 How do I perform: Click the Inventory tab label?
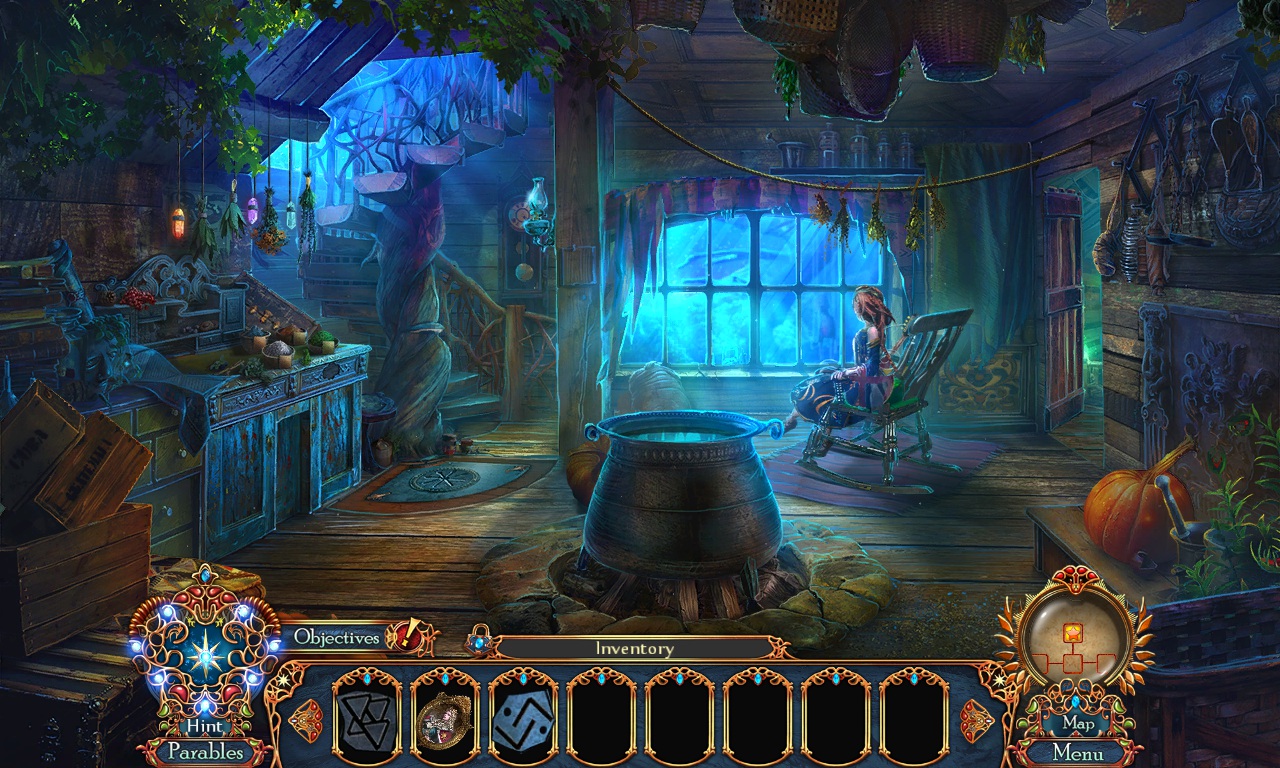point(634,648)
